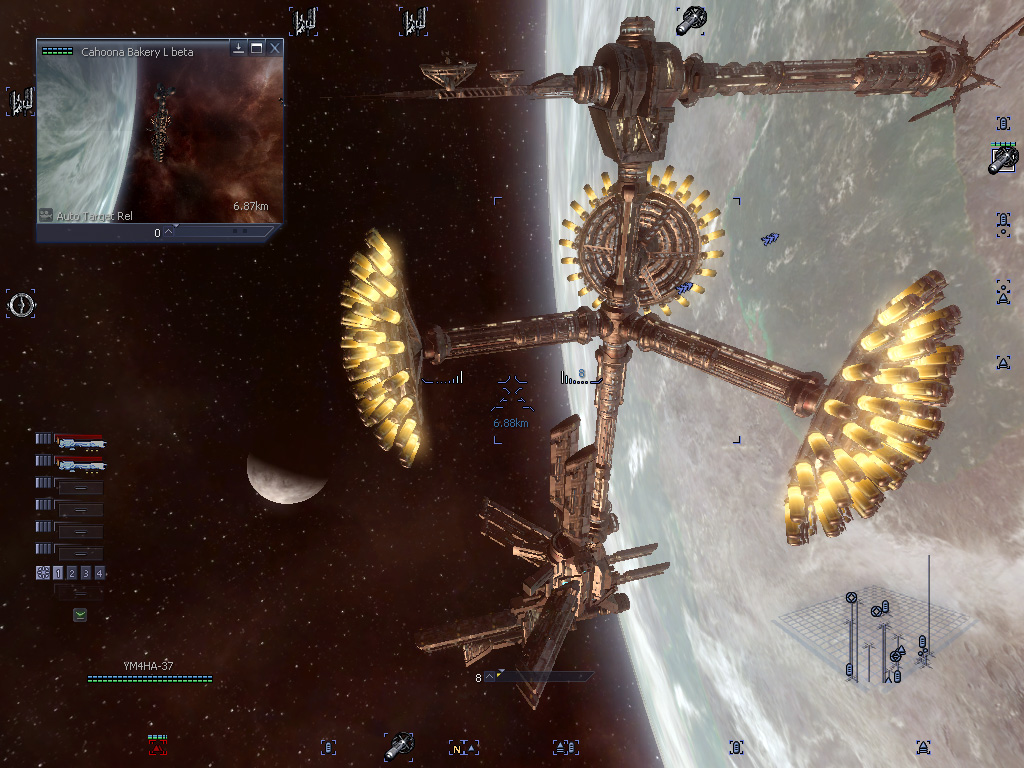1024x768 pixels.
Task: Select weapon group 2
Action: 72,573
